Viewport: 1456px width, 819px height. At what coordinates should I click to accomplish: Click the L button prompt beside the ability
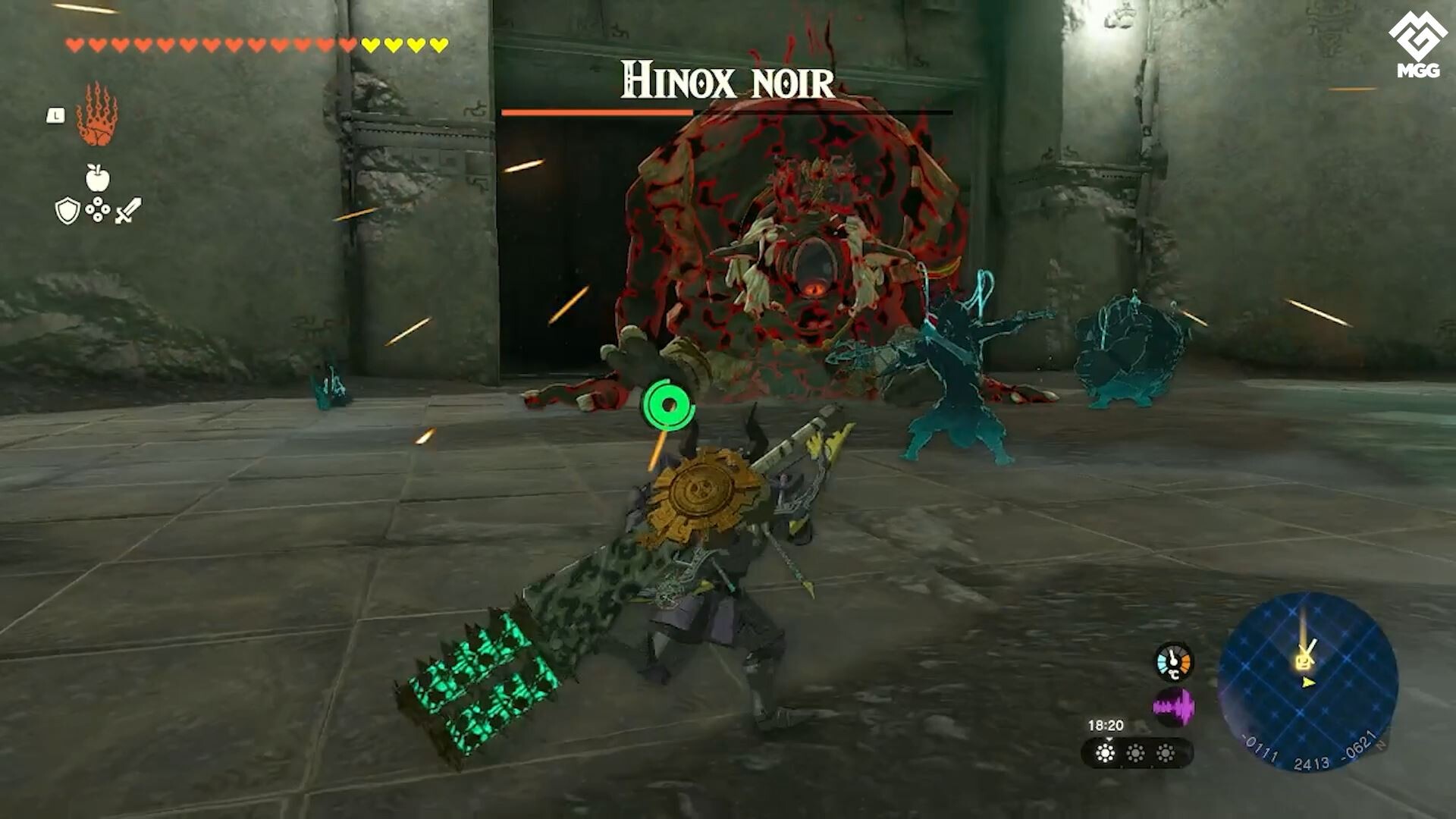[55, 115]
